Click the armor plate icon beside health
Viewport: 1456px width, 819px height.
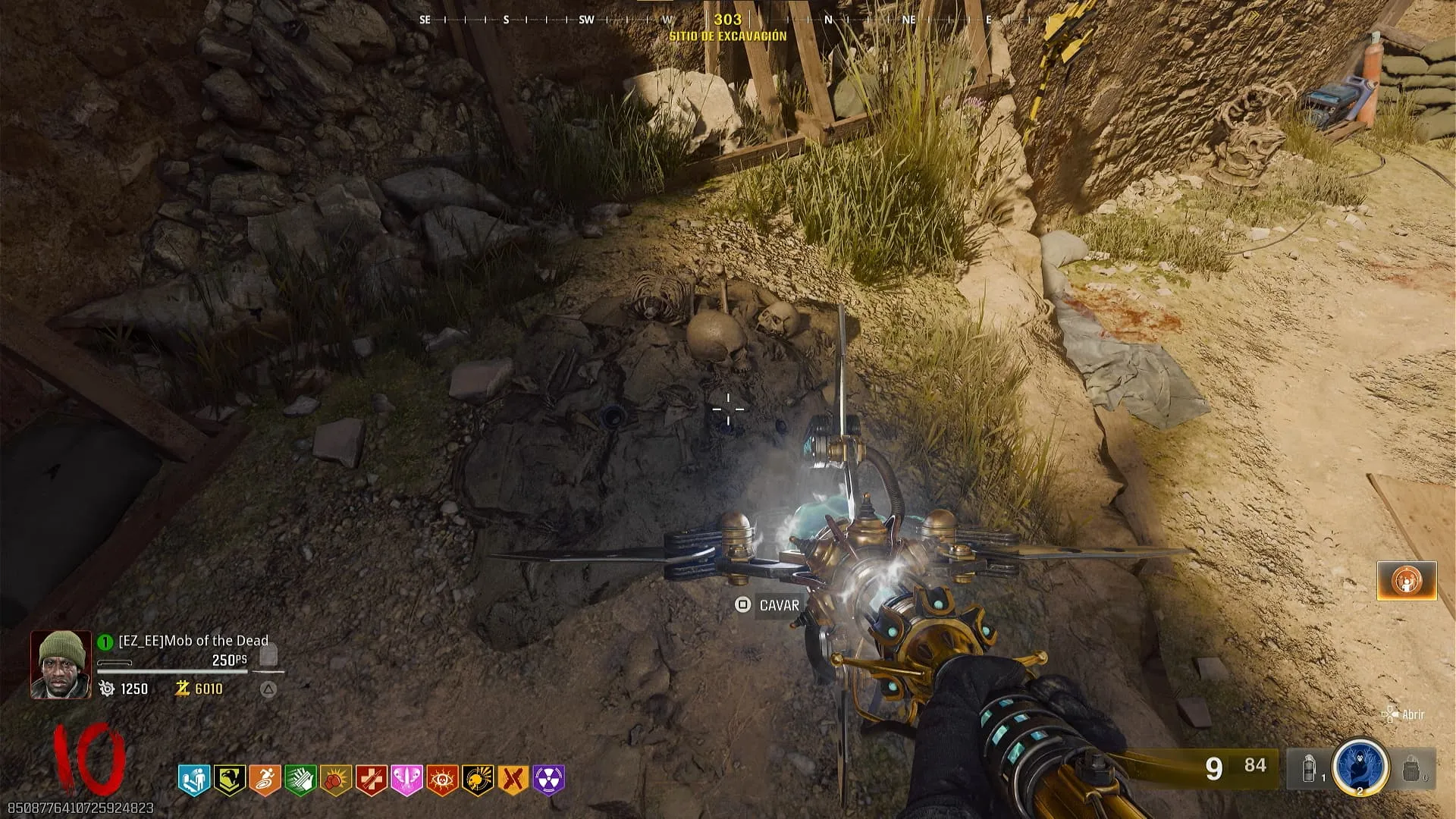pos(268,655)
